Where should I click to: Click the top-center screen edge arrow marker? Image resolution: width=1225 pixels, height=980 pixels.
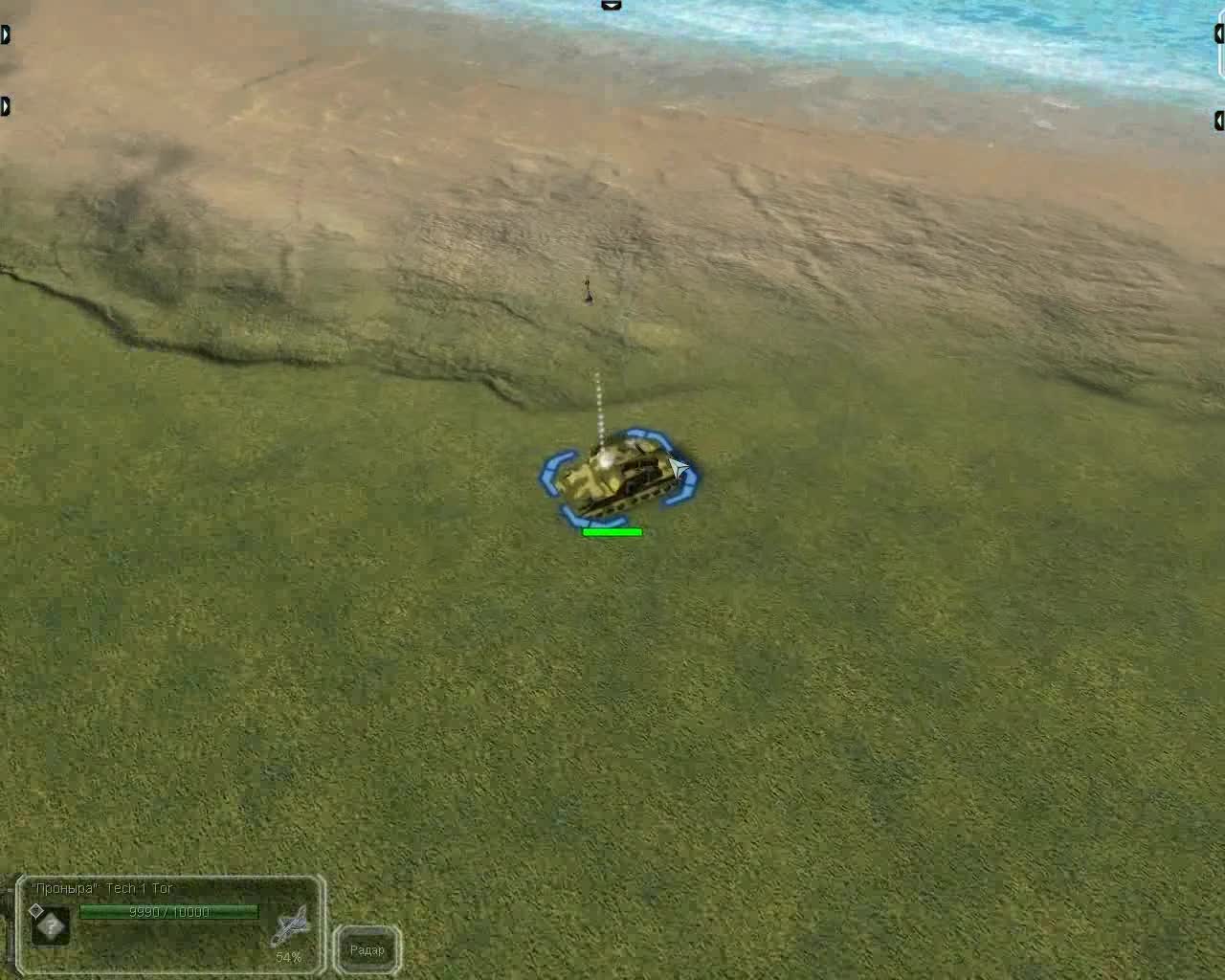611,6
